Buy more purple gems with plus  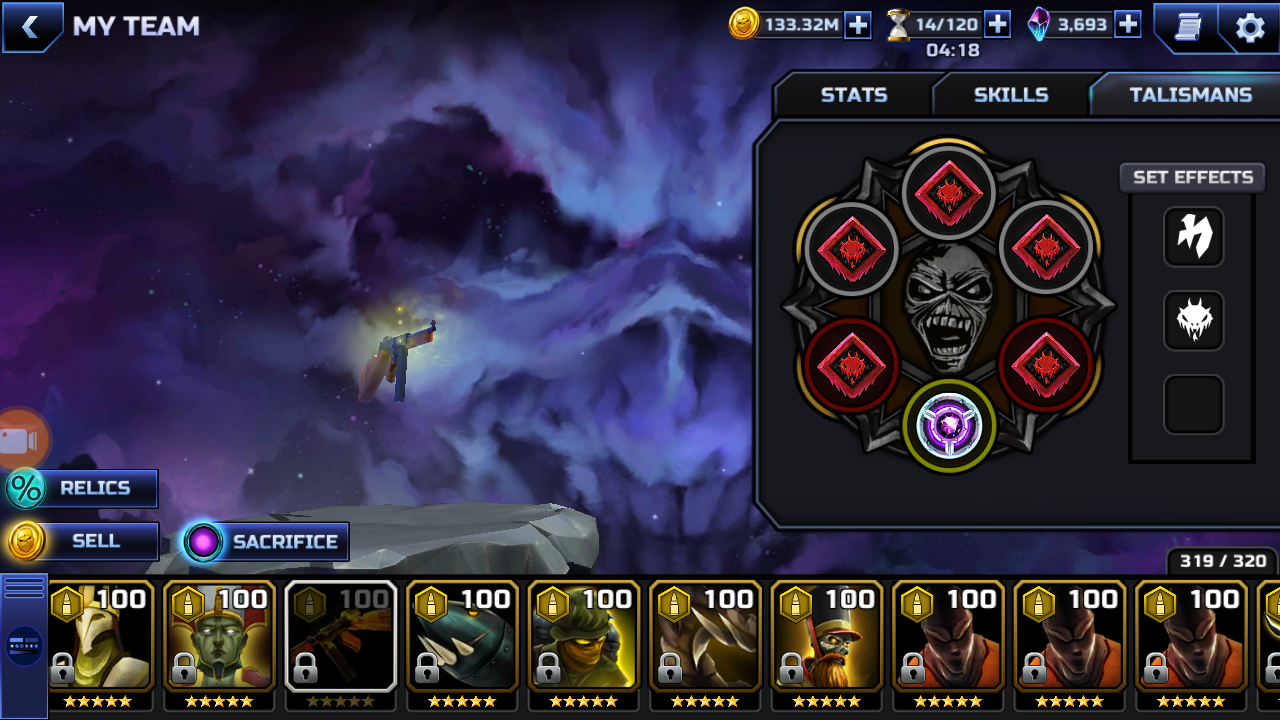pyautogui.click(x=1127, y=25)
